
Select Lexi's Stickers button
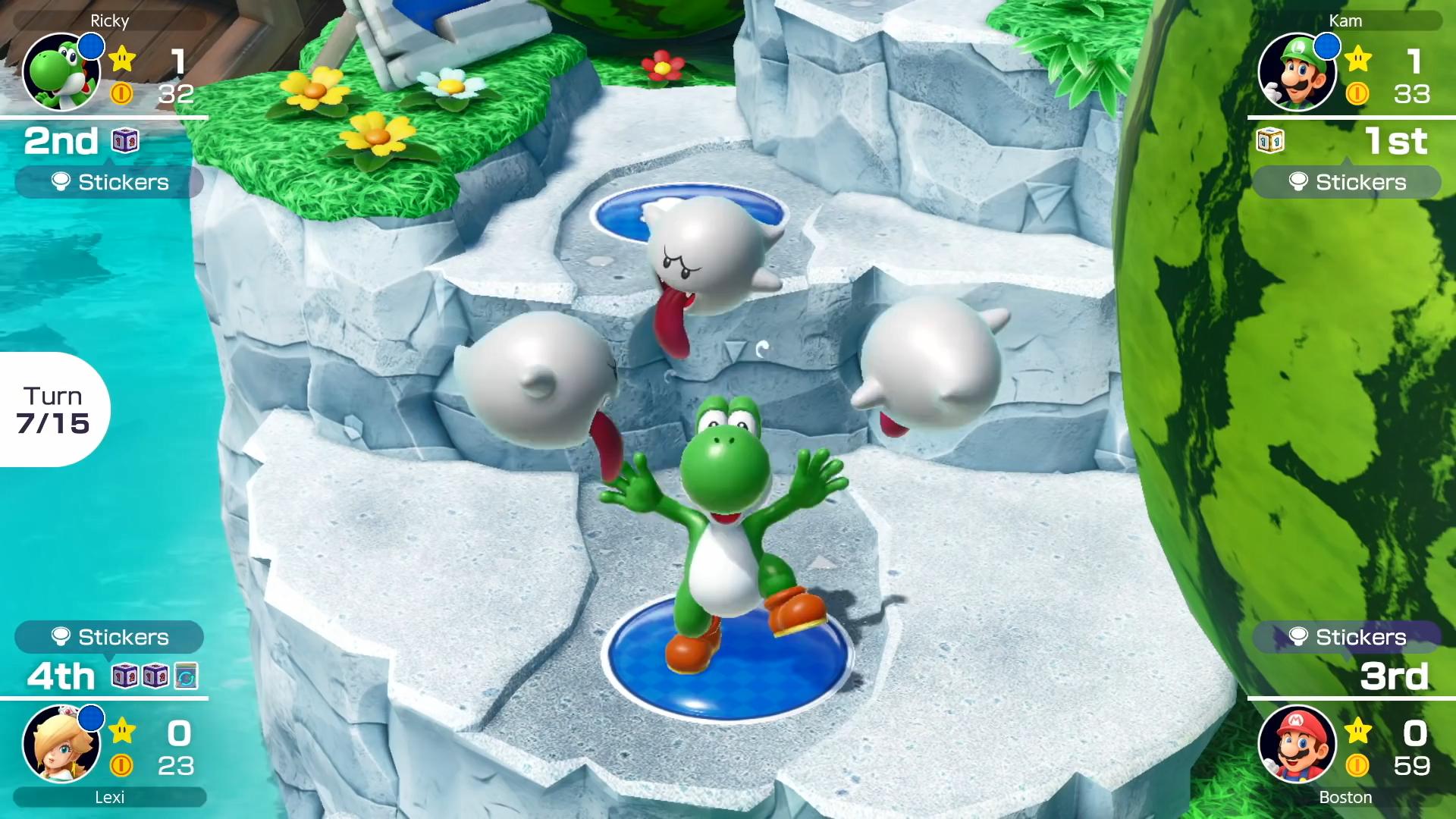pos(109,637)
